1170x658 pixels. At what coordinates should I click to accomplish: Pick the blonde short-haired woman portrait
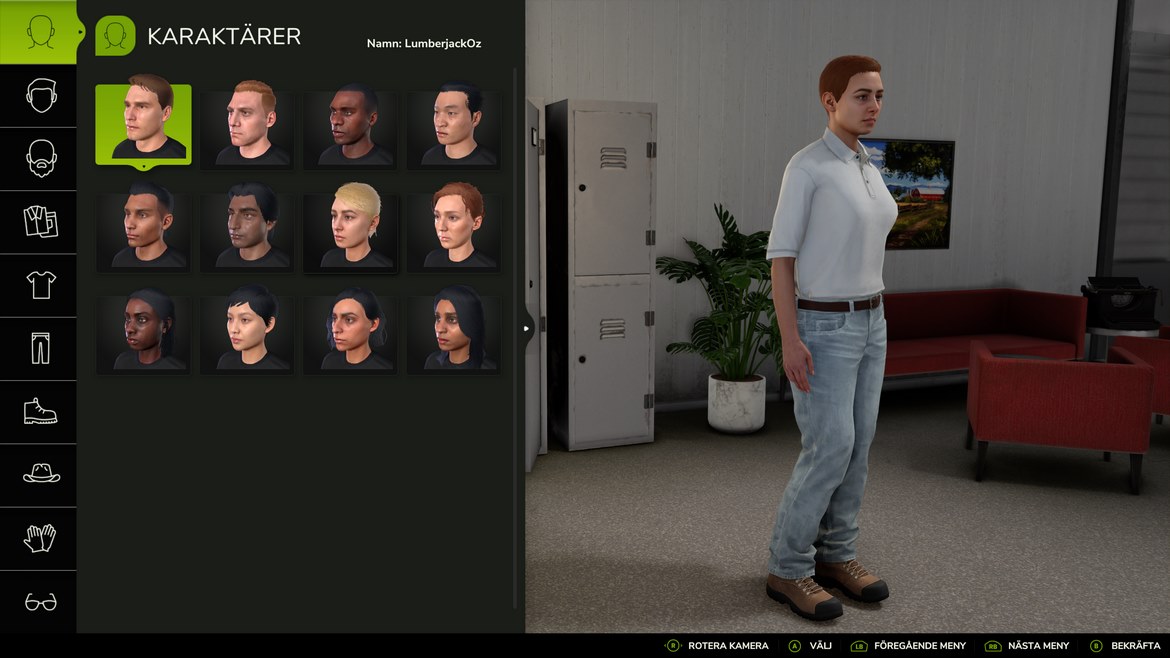pyautogui.click(x=351, y=228)
